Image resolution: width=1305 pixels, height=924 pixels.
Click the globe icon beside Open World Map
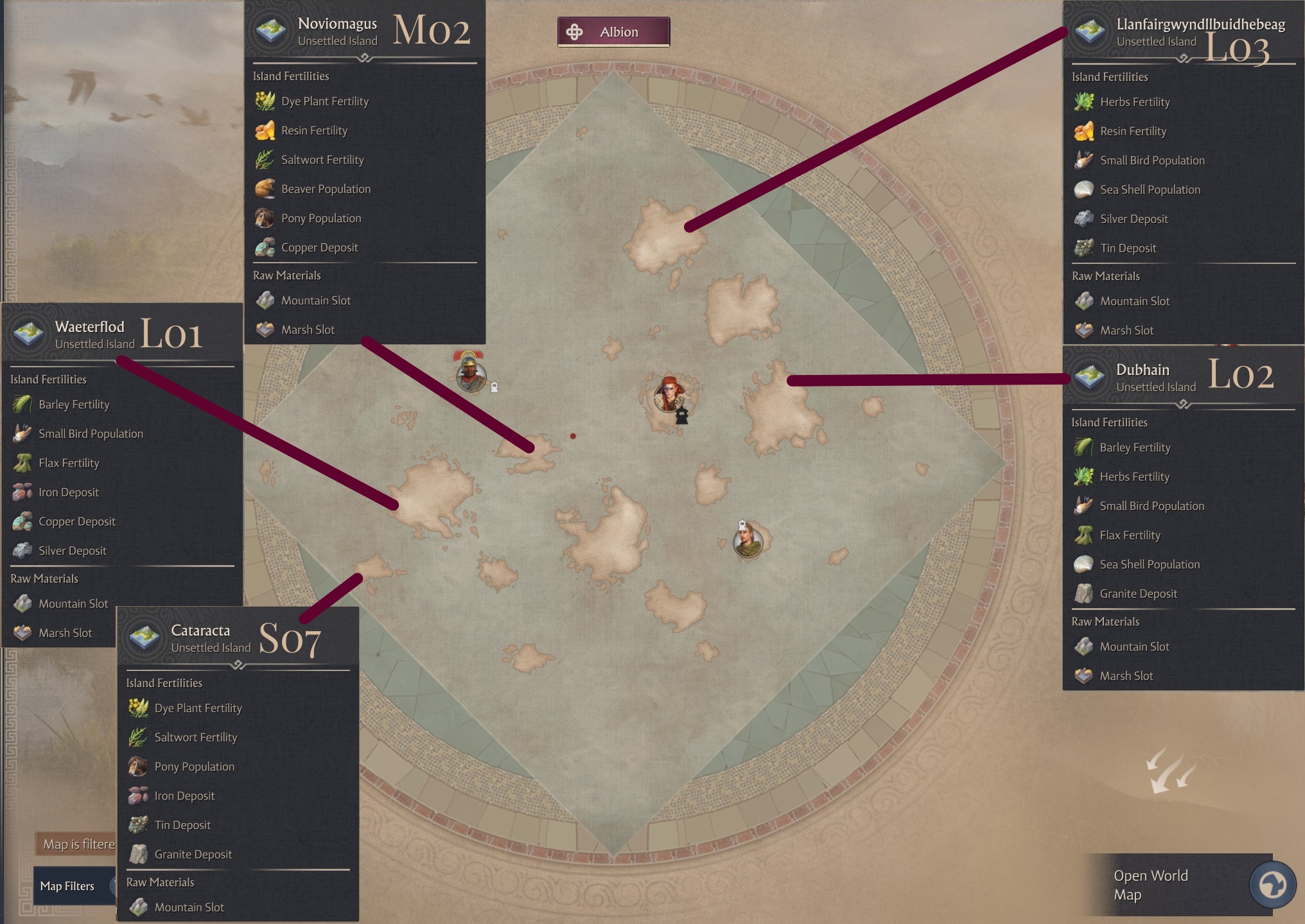[1272, 885]
